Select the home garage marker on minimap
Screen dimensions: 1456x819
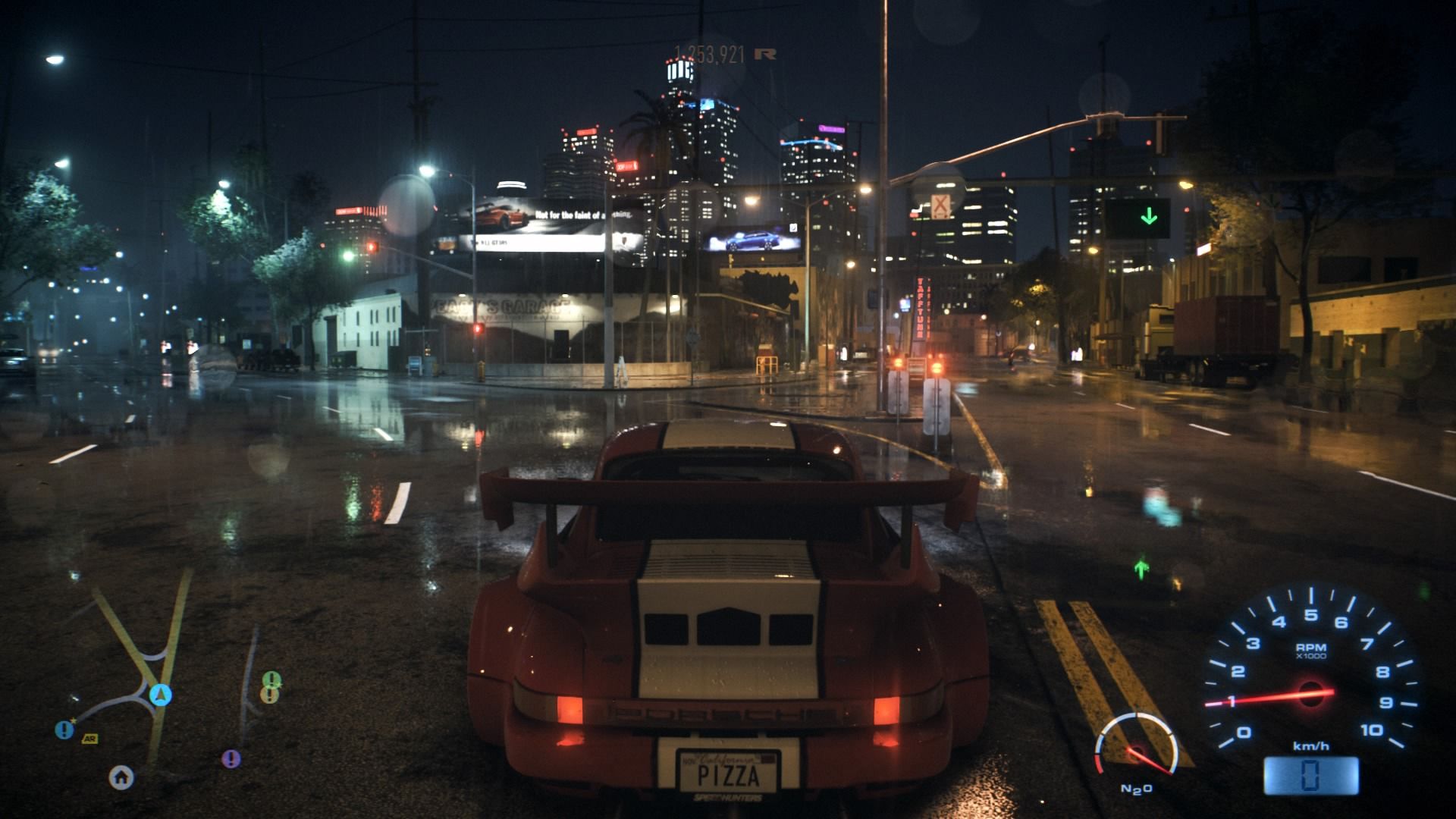click(121, 777)
